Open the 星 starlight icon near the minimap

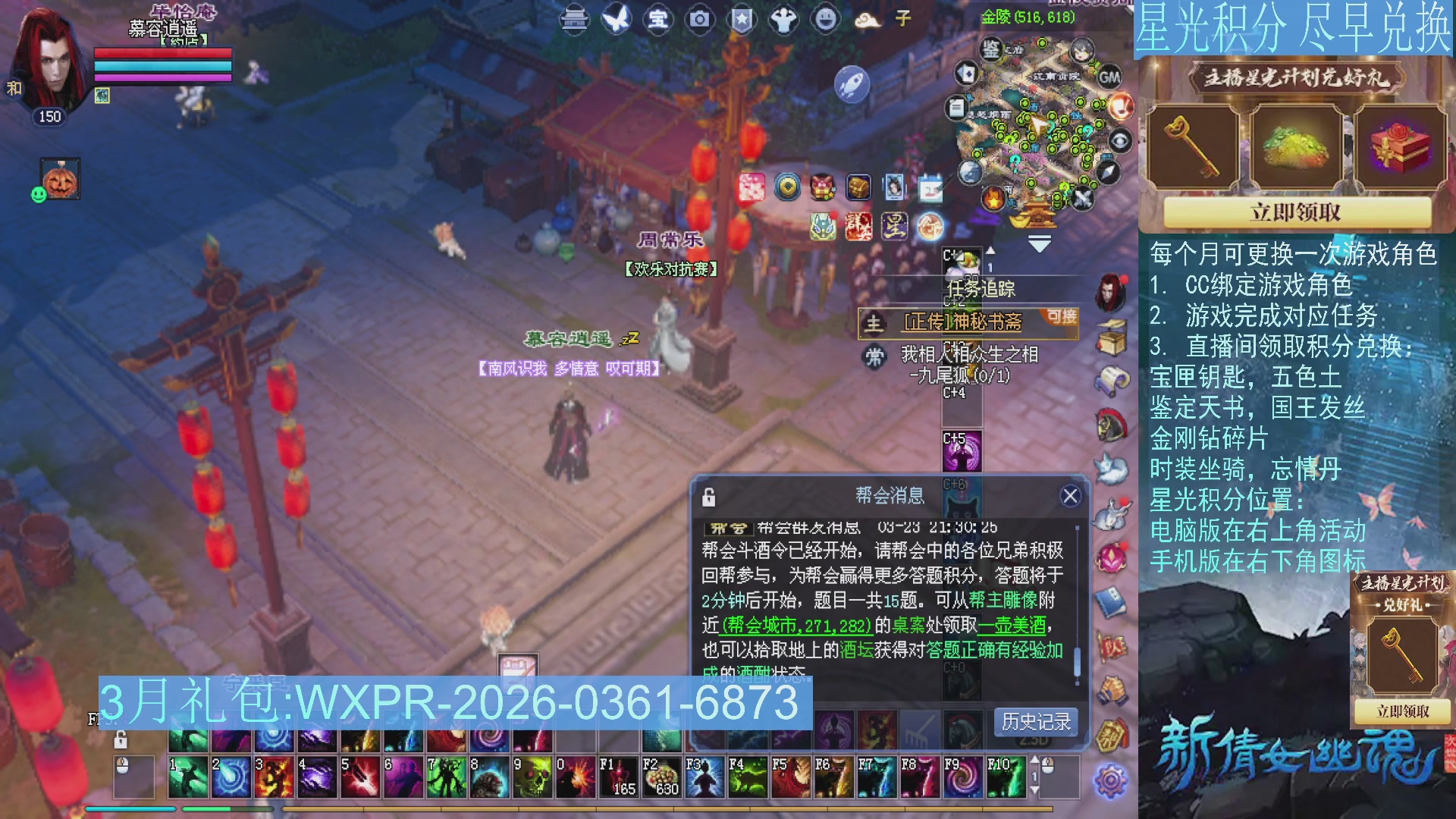tap(894, 227)
